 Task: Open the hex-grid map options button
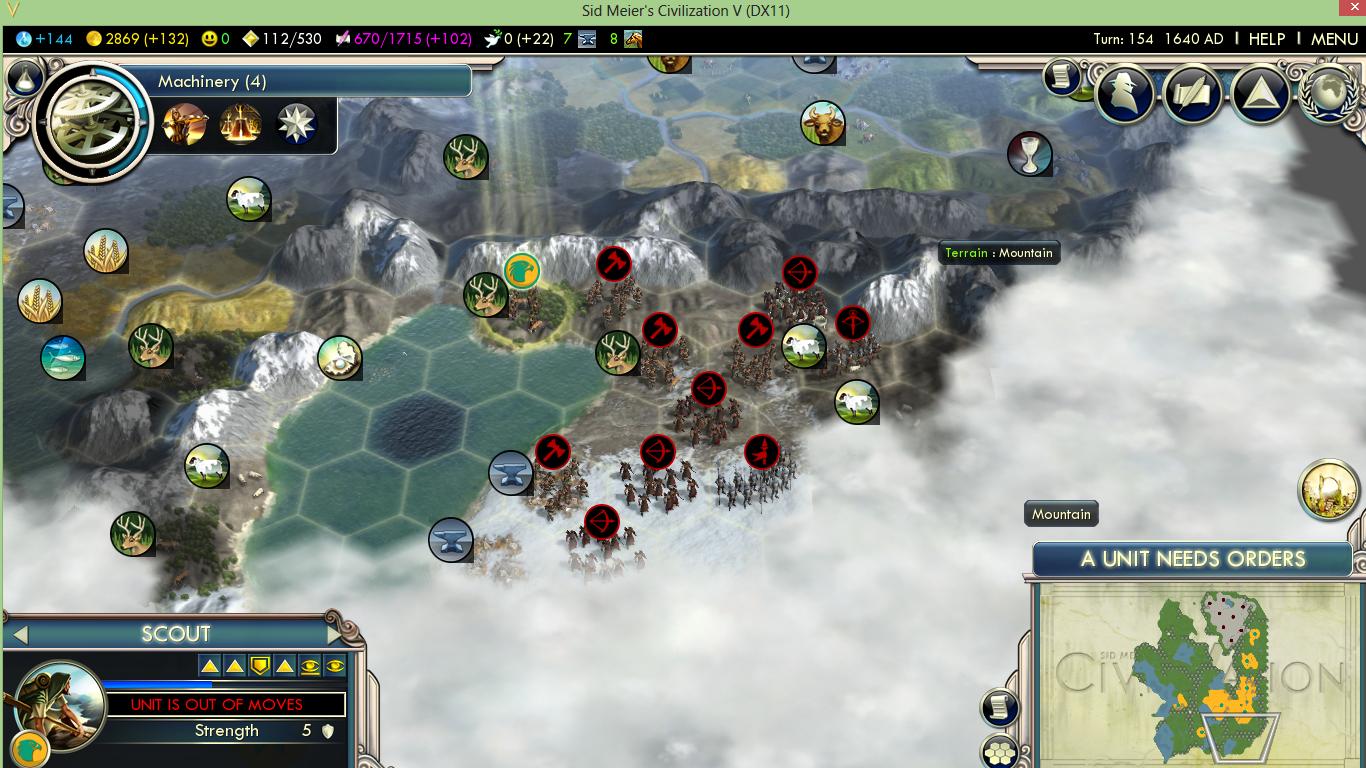(x=999, y=750)
